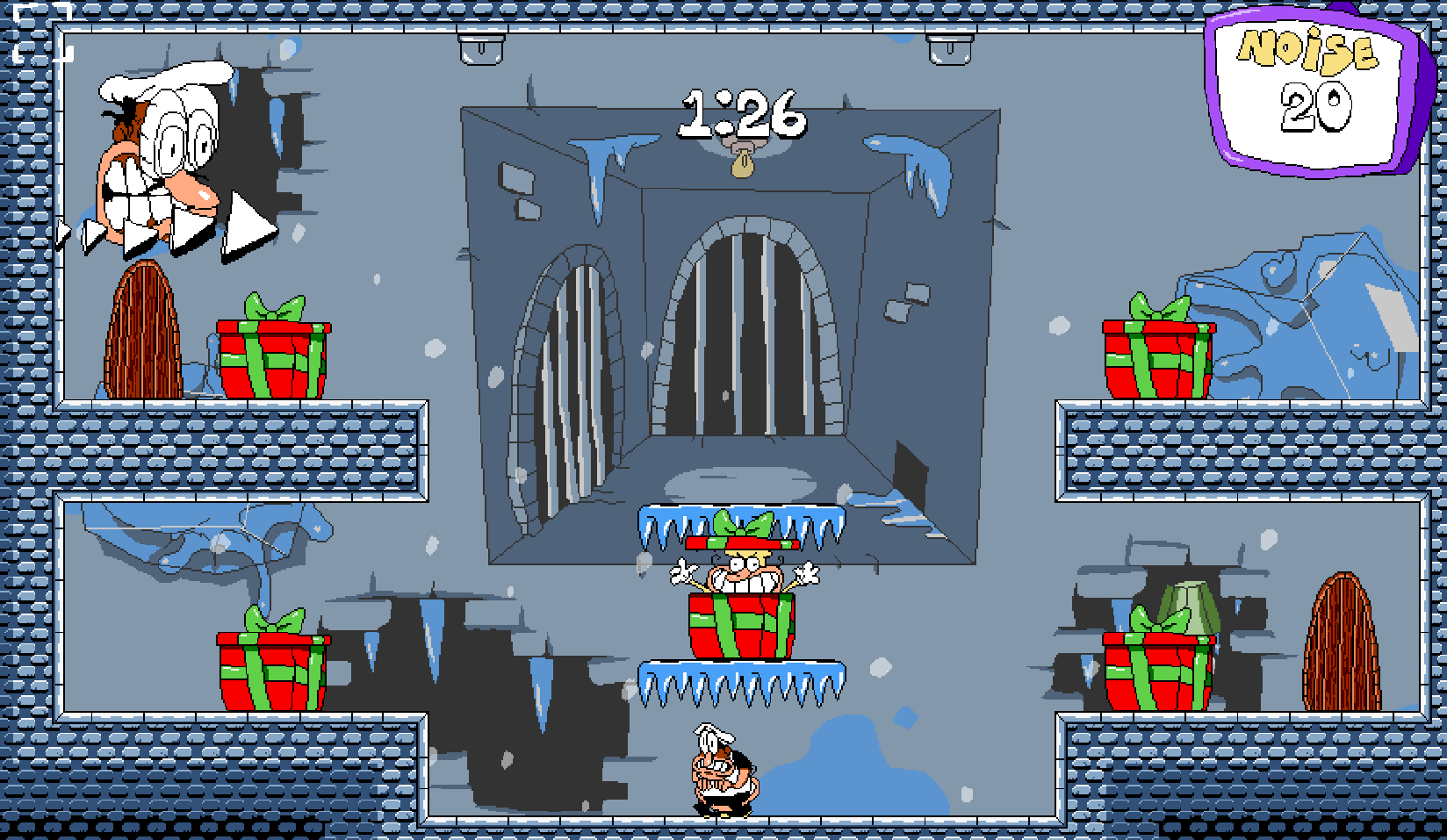This screenshot has height=840, width=1447.
Task: Select the brown door on the left platform
Action: click(145, 334)
